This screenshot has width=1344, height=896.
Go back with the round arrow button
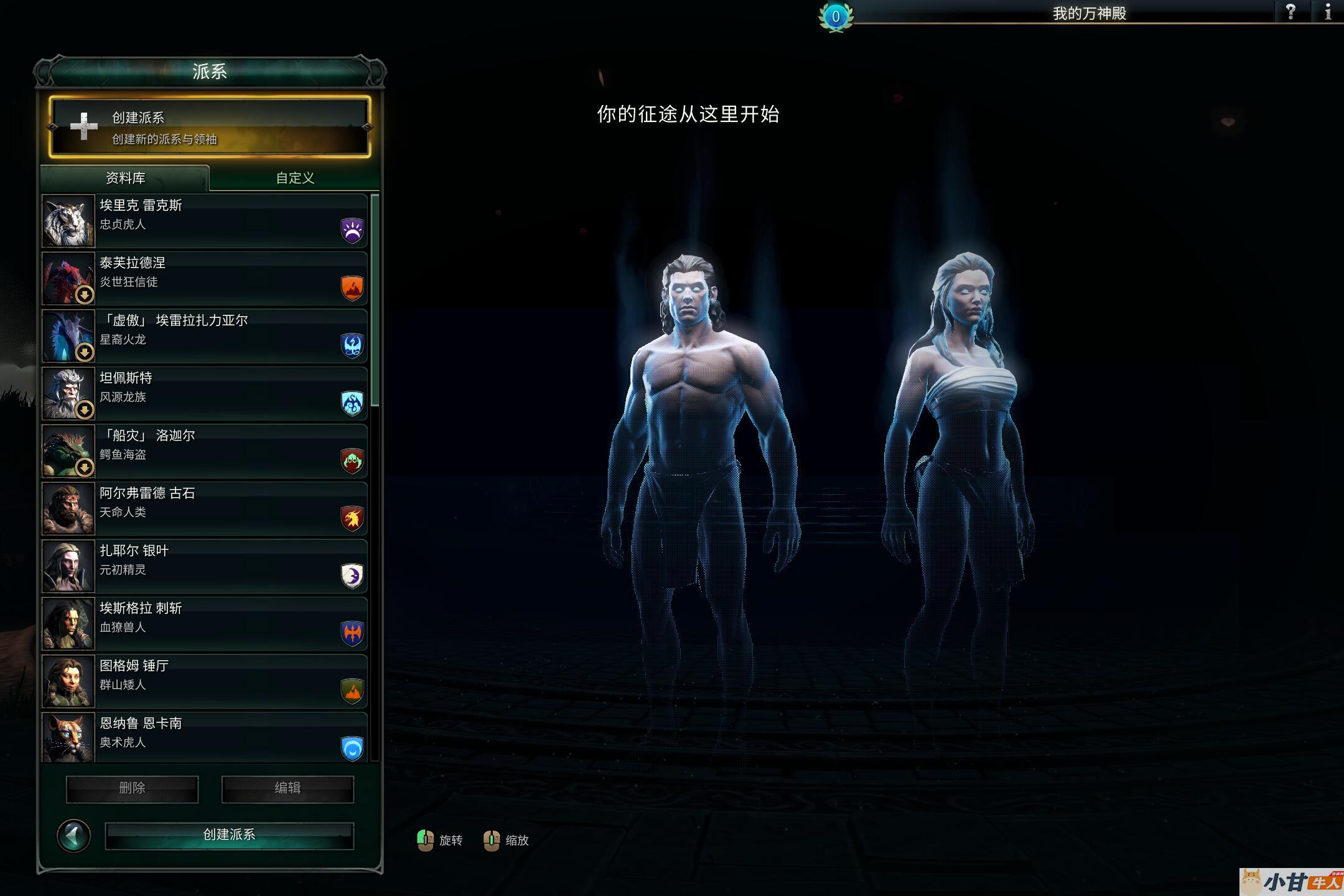click(x=73, y=836)
